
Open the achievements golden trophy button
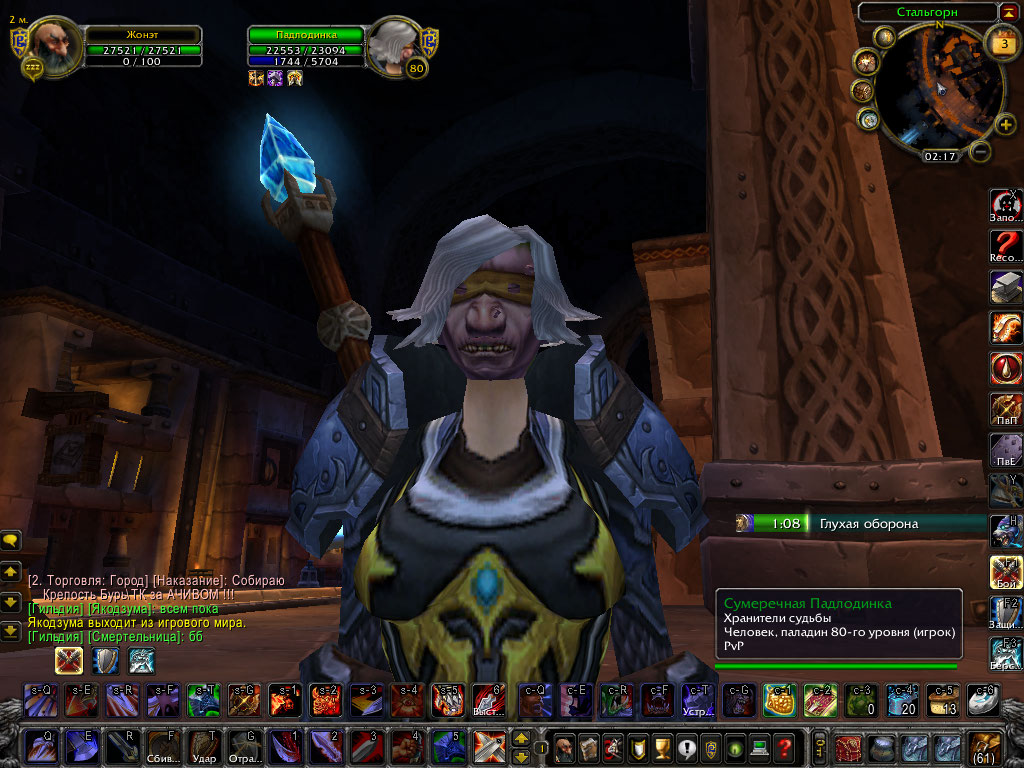click(x=660, y=747)
